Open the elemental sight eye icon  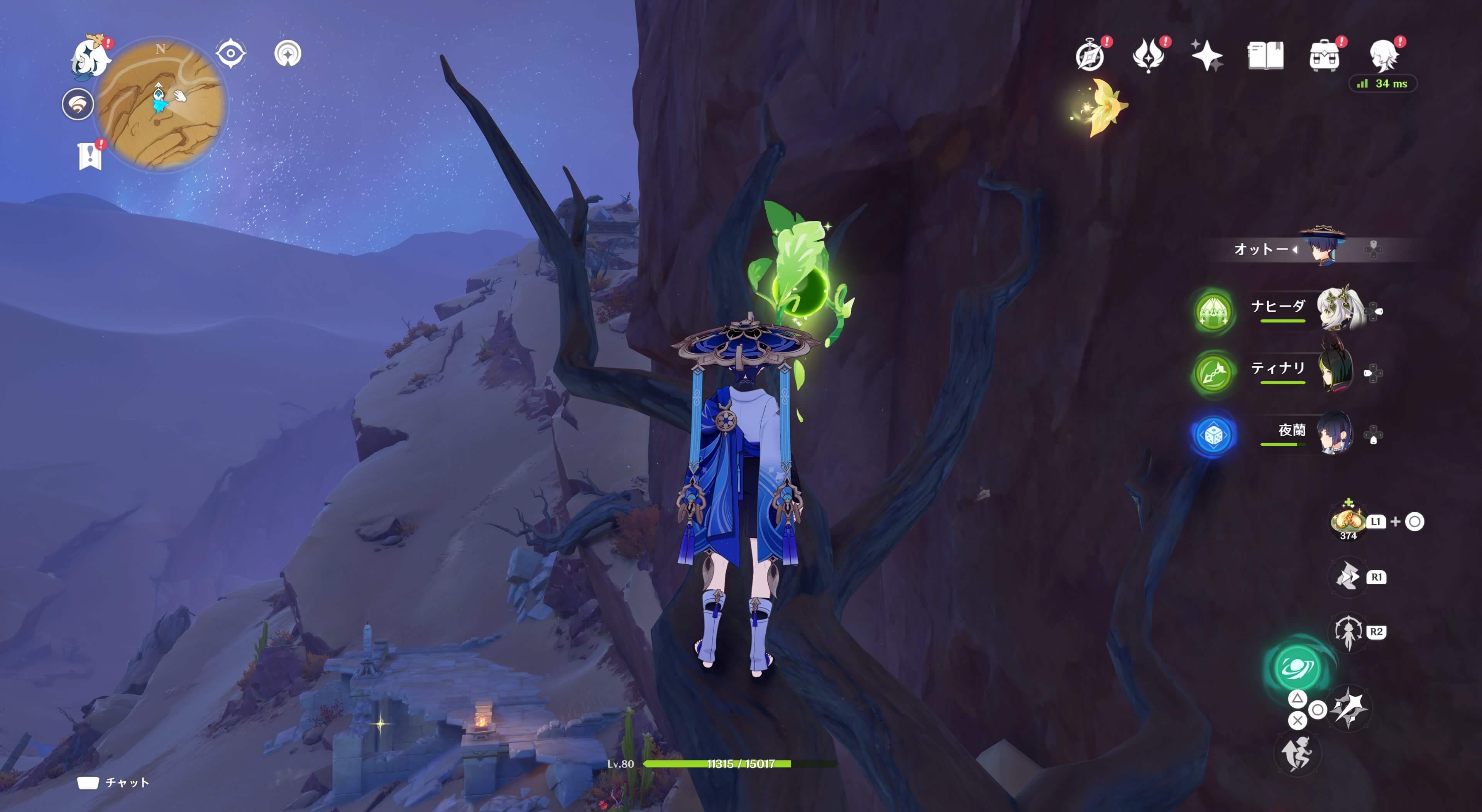coord(230,54)
